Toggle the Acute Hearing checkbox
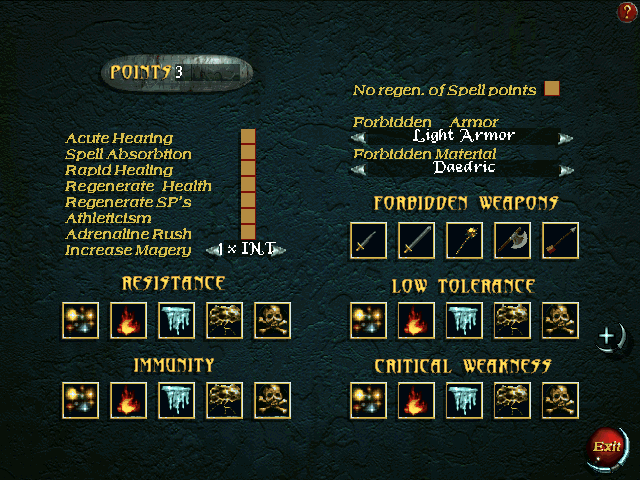 tap(248, 137)
